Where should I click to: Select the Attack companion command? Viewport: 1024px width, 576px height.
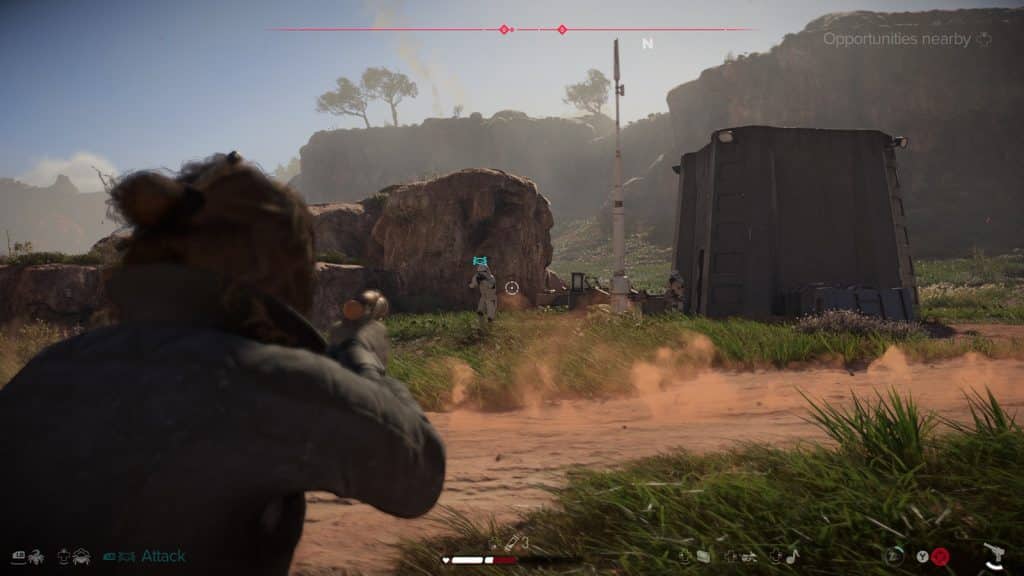coord(162,556)
